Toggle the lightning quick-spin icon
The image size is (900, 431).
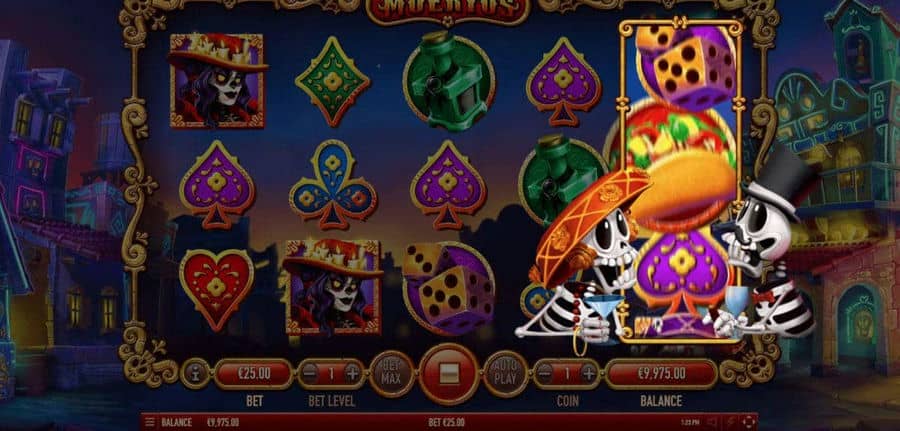pyautogui.click(x=731, y=423)
